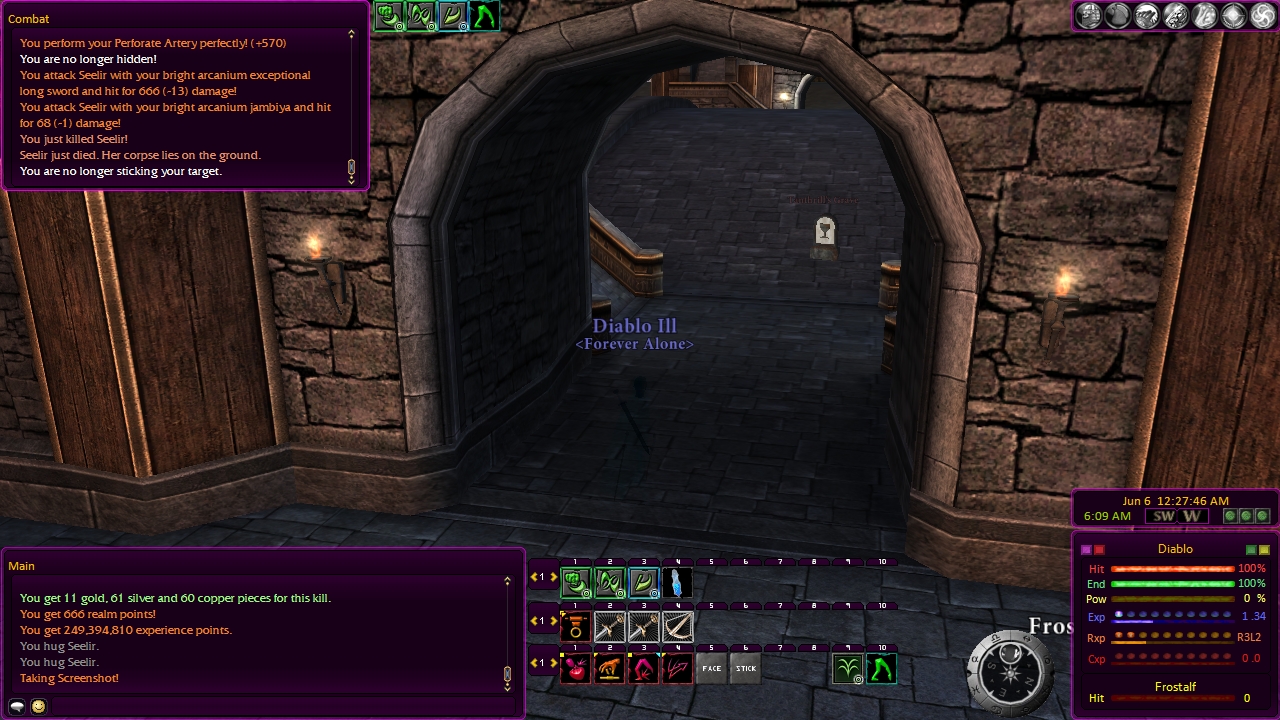Select the crossbow weapon slot
The image size is (1280, 720).
click(677, 626)
